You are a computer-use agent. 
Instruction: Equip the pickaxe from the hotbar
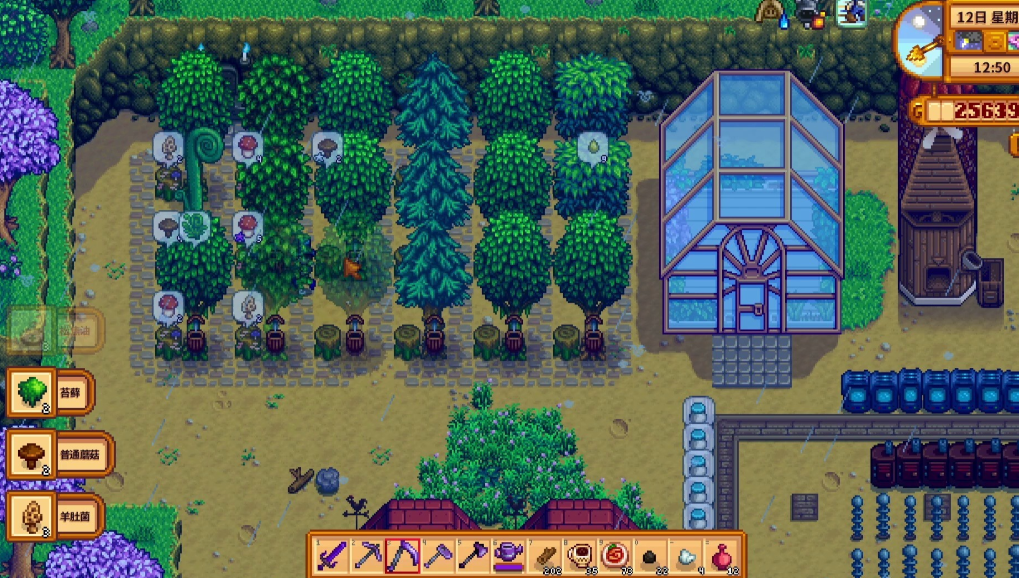click(x=367, y=555)
